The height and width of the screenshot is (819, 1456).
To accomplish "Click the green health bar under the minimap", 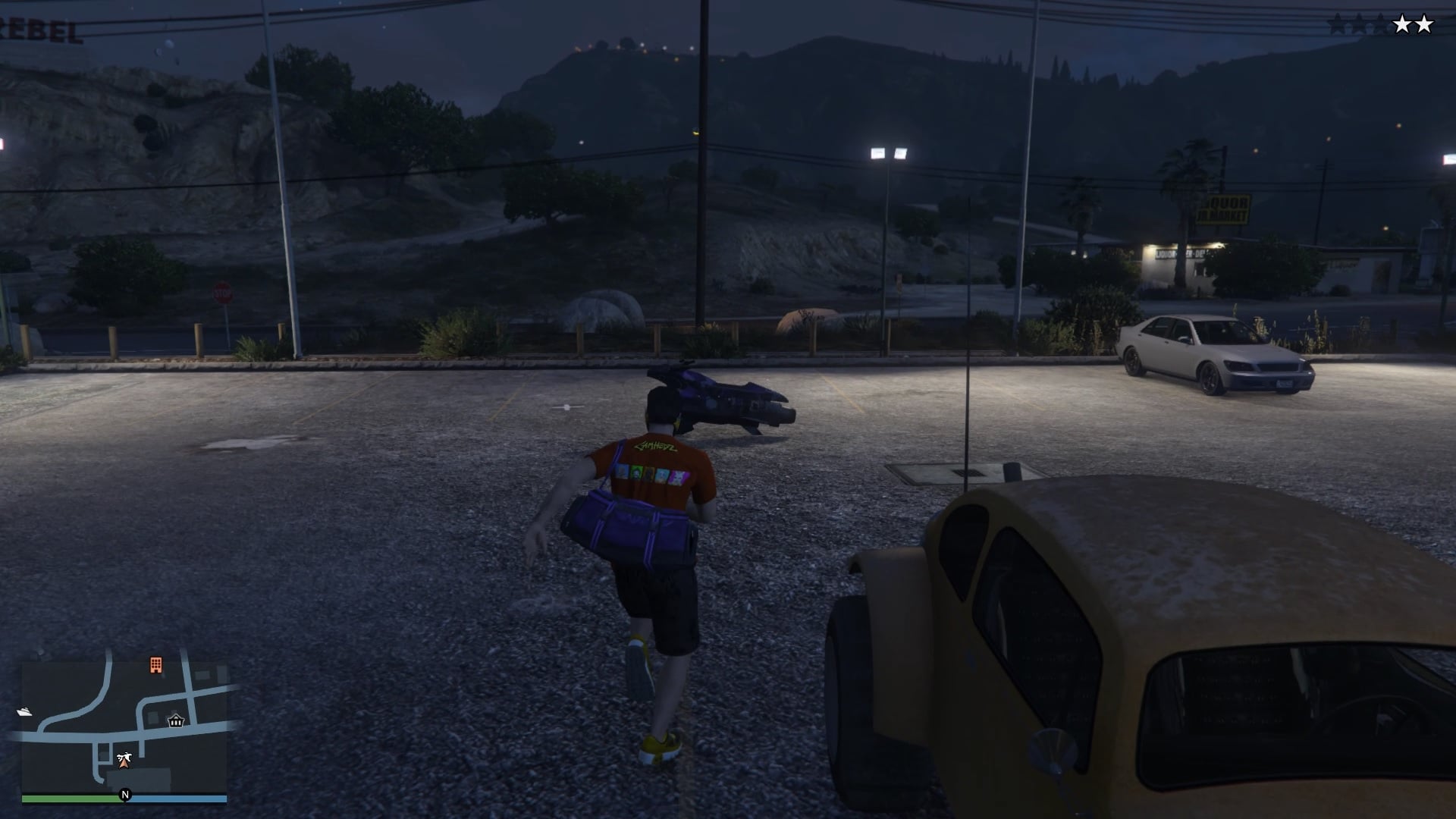I will pos(72,797).
